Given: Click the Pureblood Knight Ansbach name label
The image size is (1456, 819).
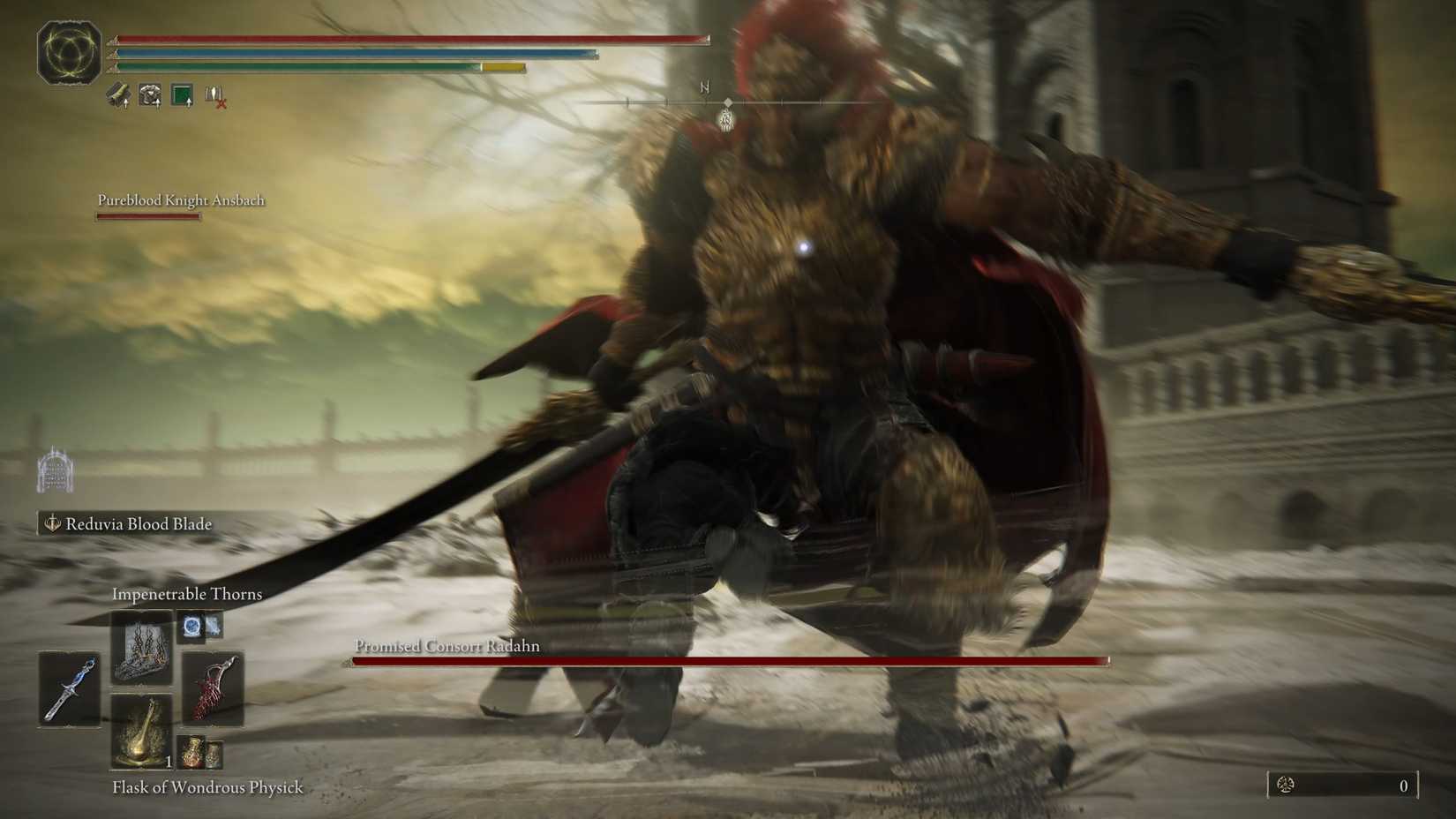Looking at the screenshot, I should pos(181,200).
